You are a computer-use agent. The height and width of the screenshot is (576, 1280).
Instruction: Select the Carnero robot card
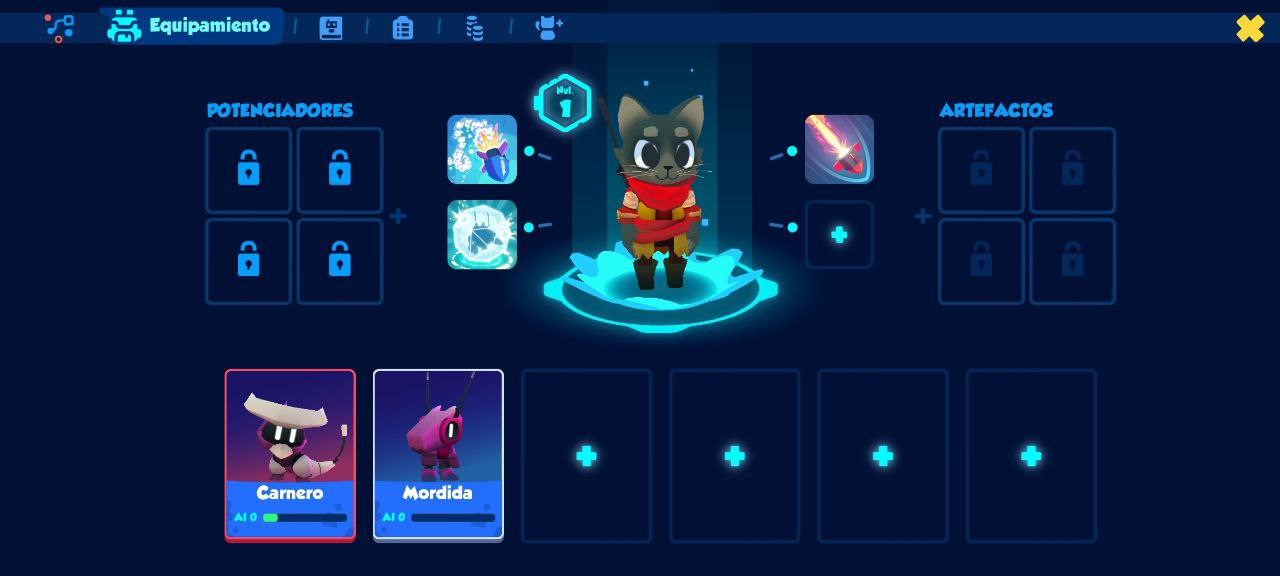click(290, 455)
